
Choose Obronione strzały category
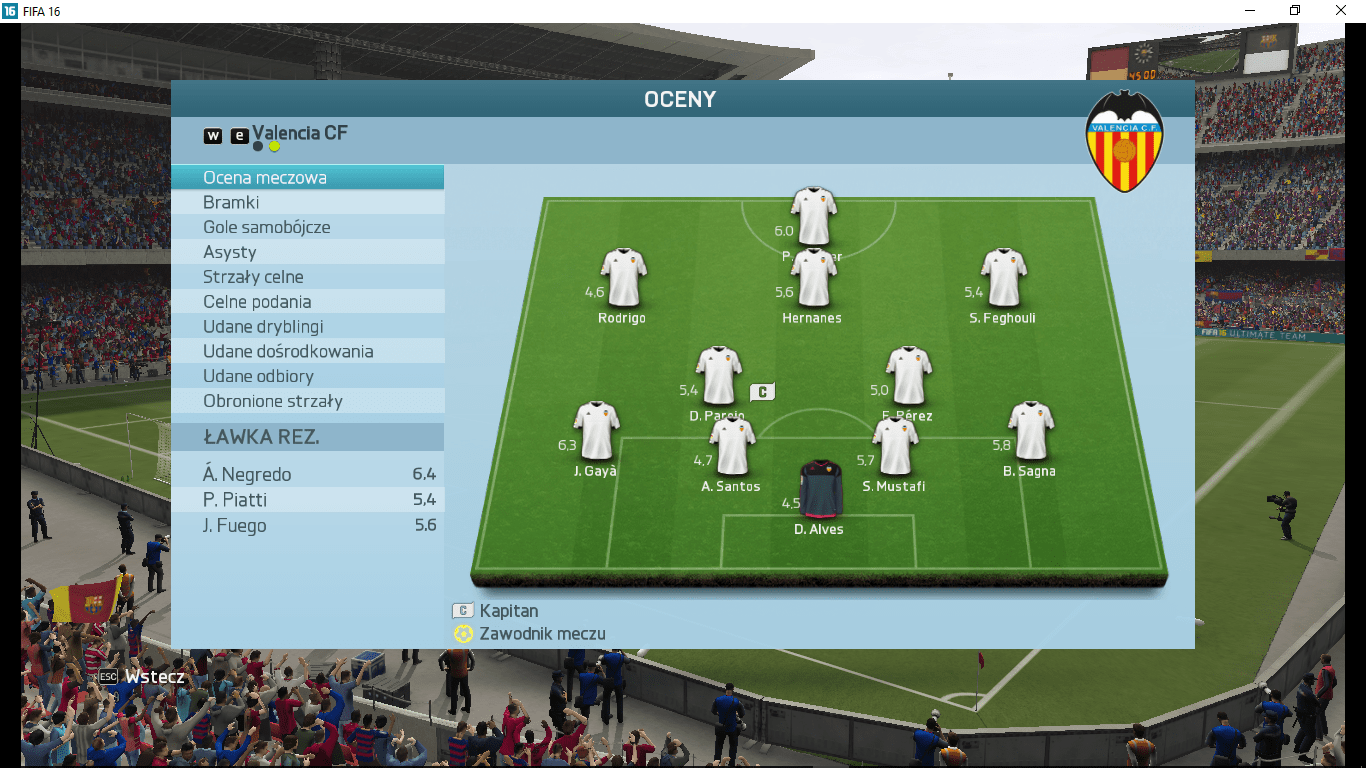coord(307,401)
